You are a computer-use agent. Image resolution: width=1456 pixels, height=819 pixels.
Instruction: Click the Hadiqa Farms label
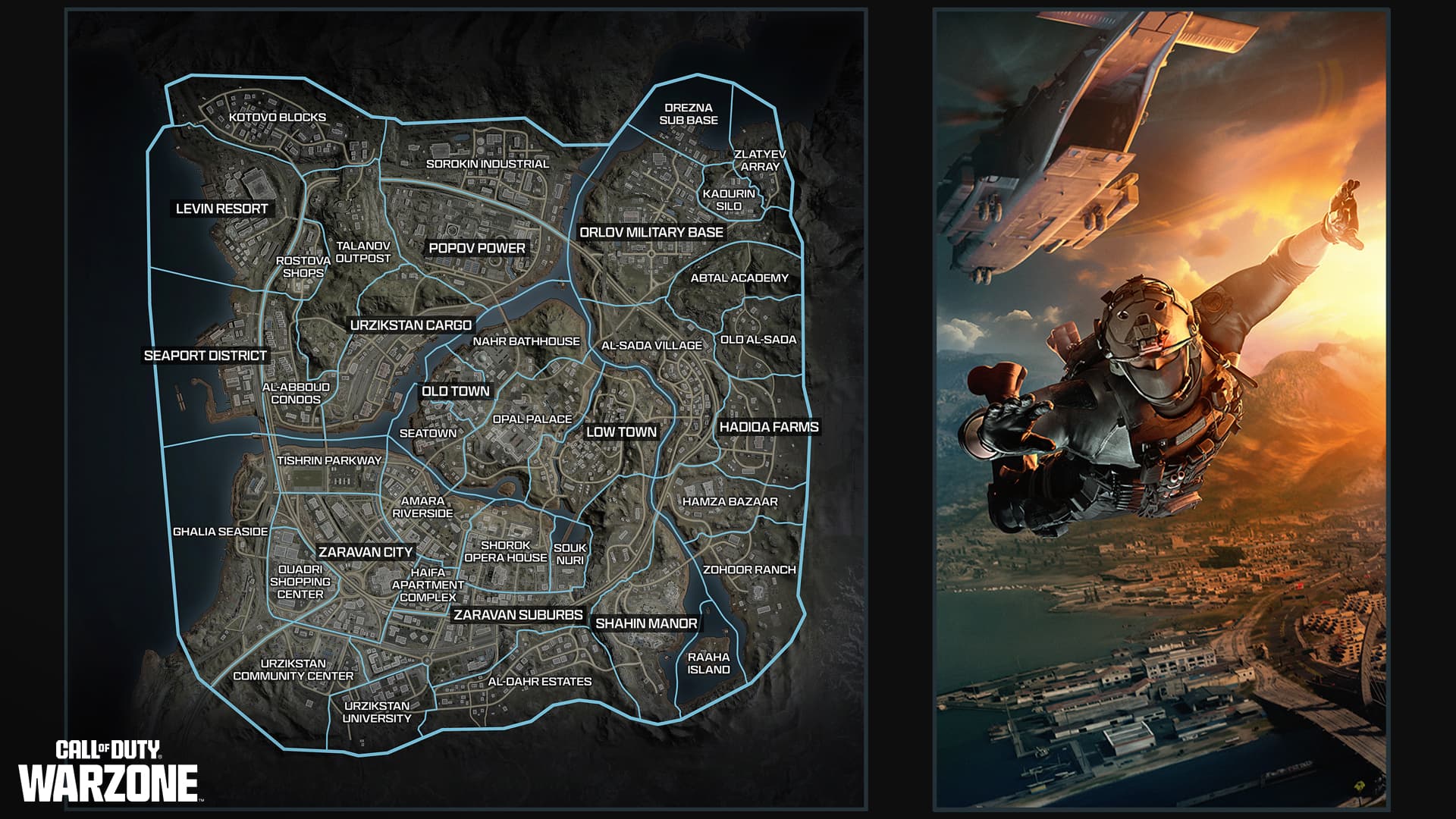(x=769, y=427)
